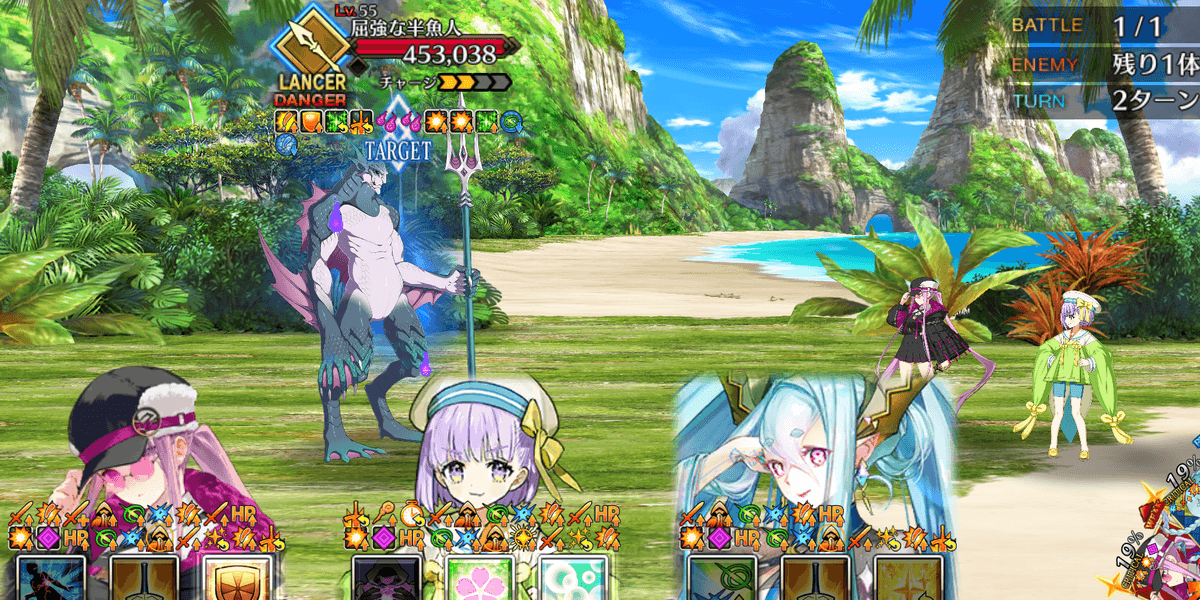The height and width of the screenshot is (600, 1200).
Task: Activate the orange shield skill
Action: (237, 580)
